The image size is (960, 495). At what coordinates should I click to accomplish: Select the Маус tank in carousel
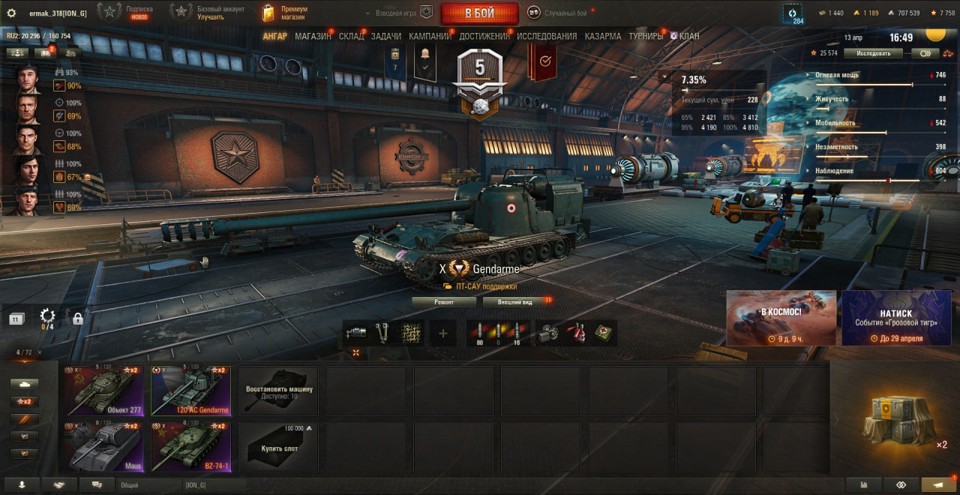[x=104, y=446]
